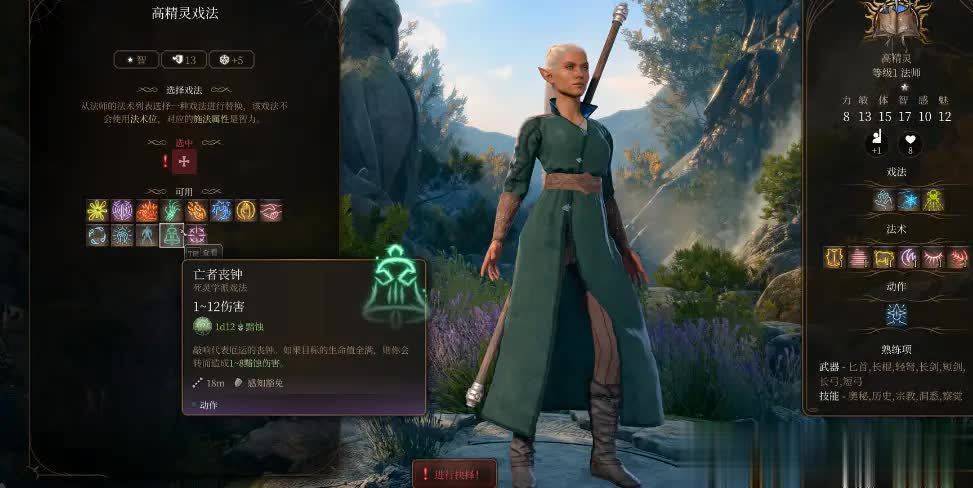973x488 pixels.
Task: Pick the pink clasped hands cantrip
Action: [271, 210]
